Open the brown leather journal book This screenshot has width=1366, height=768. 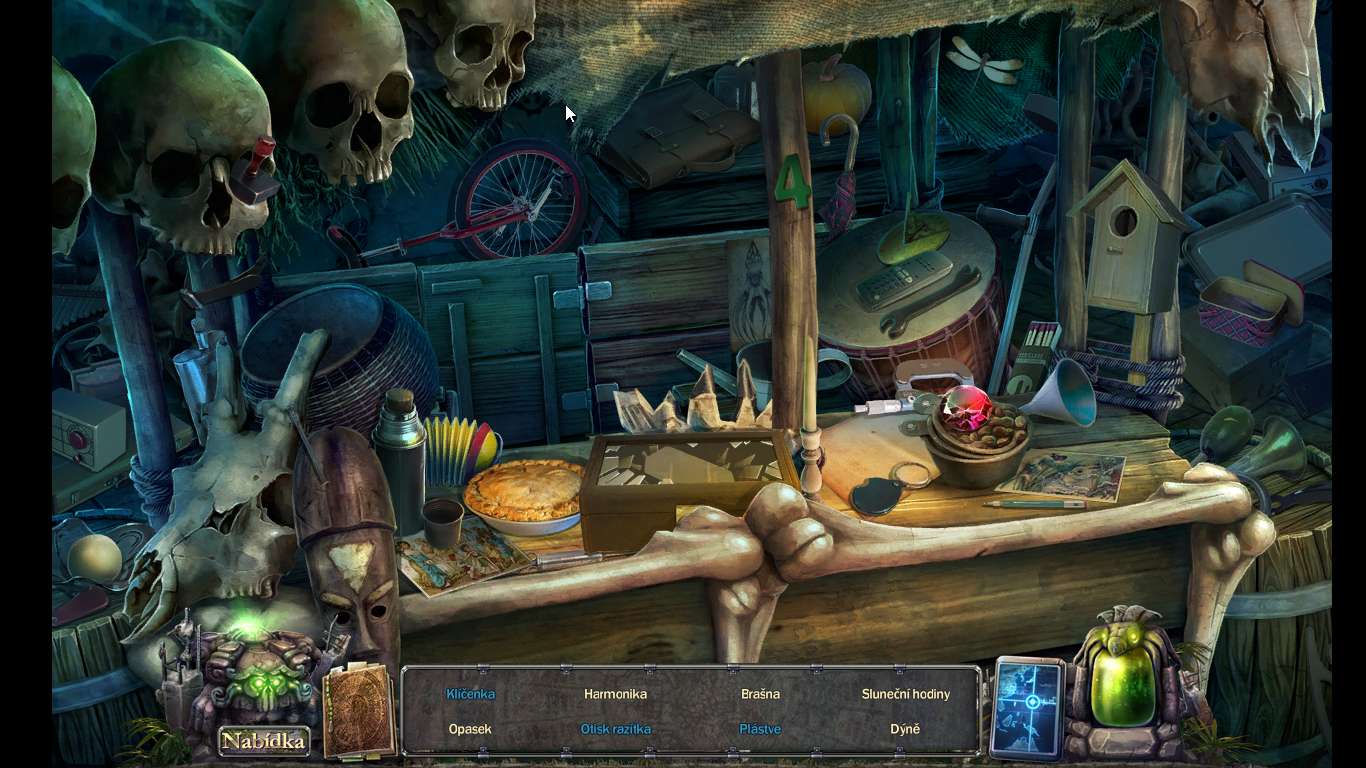point(358,709)
